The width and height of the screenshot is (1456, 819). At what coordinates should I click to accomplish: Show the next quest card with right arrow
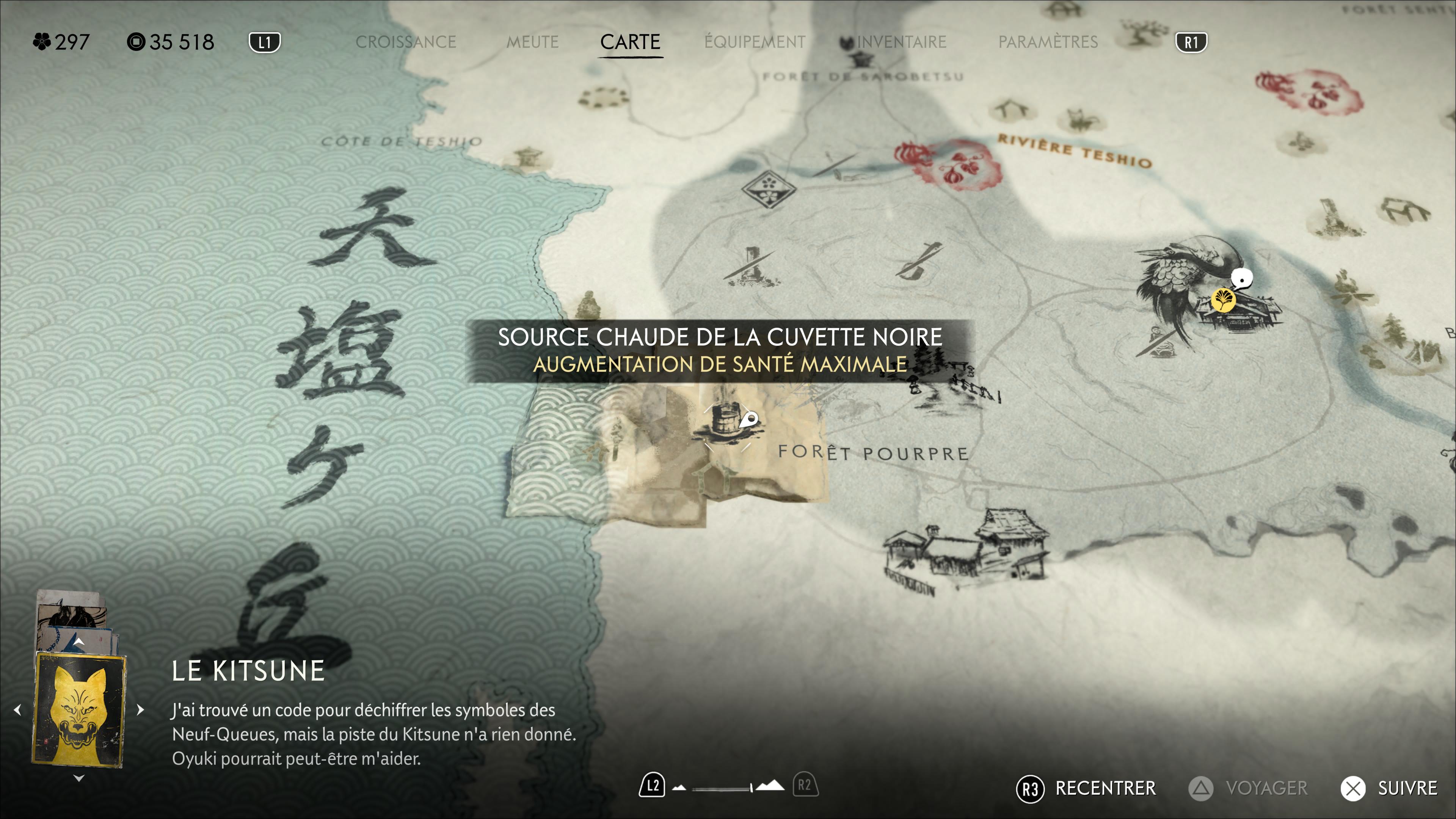tap(140, 710)
